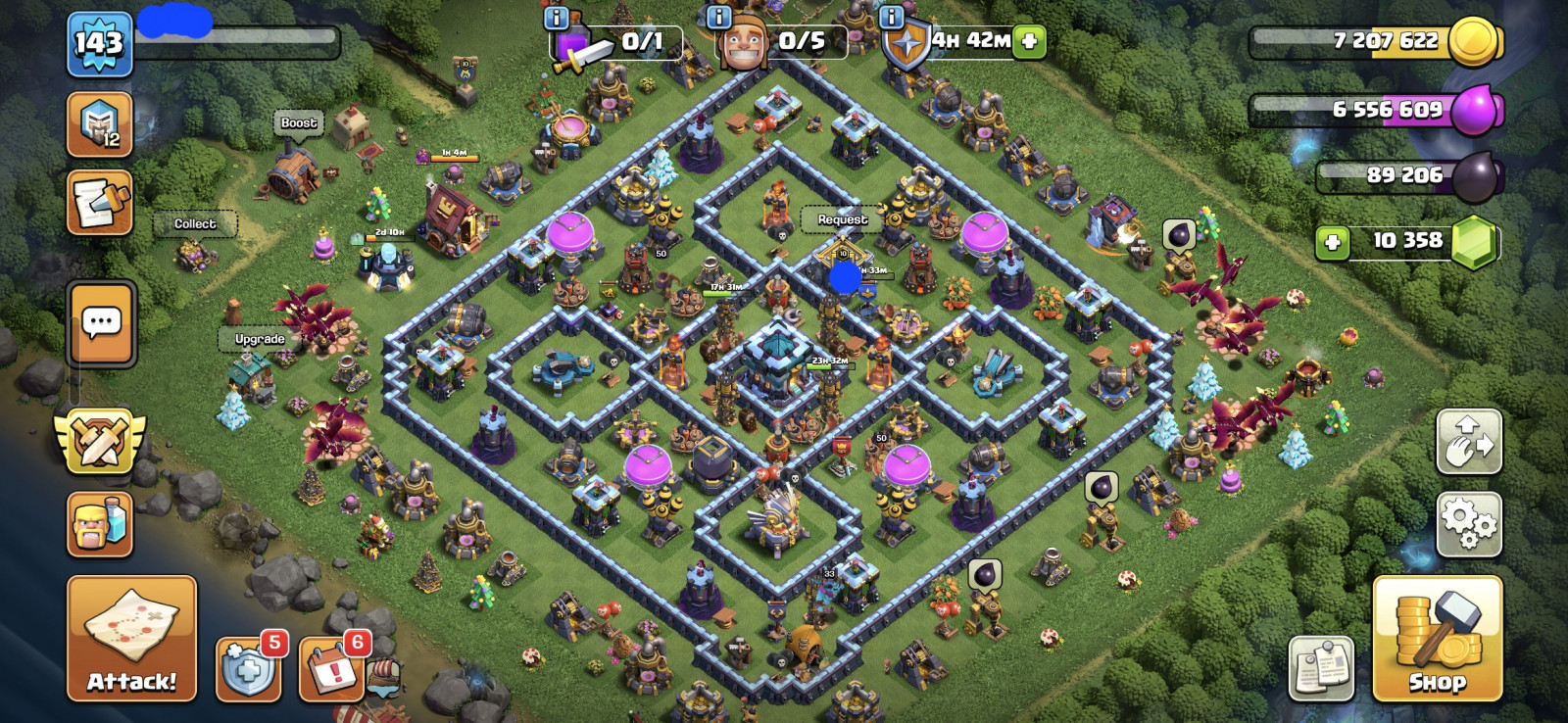Tap the Upgrade label bubble
Viewport: 1568px width, 723px height.
click(x=260, y=339)
